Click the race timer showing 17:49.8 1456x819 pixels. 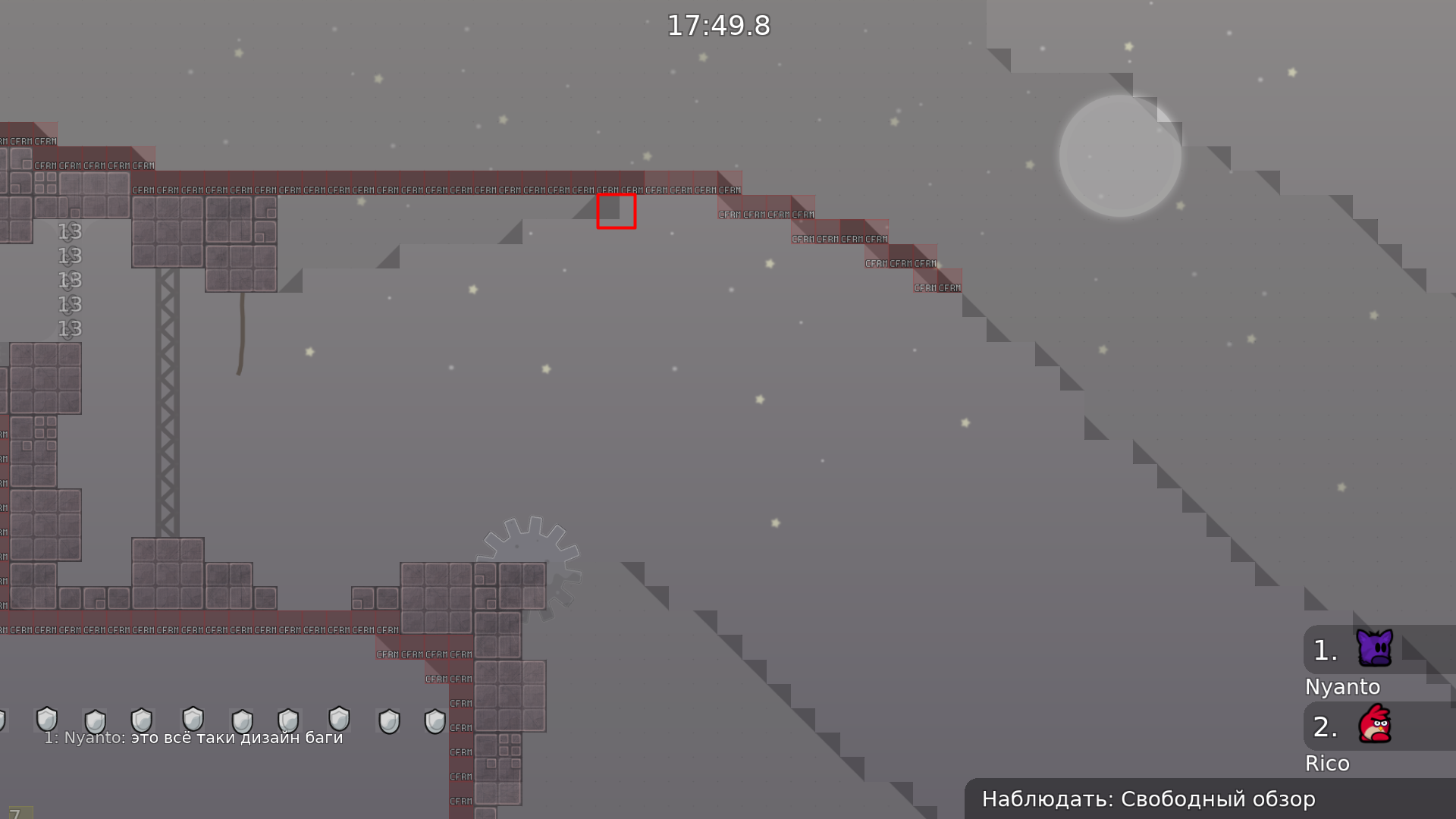pyautogui.click(x=718, y=25)
